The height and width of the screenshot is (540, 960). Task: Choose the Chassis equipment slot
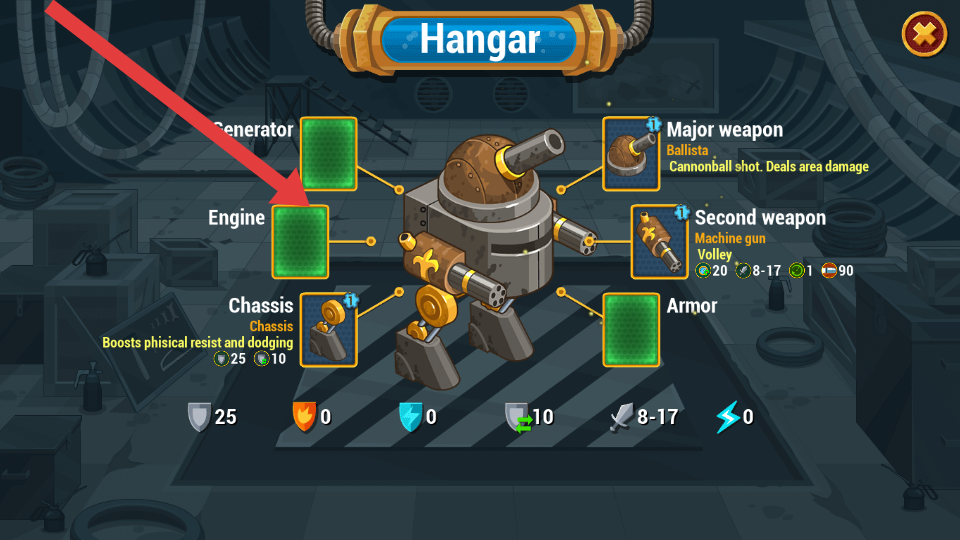(329, 330)
